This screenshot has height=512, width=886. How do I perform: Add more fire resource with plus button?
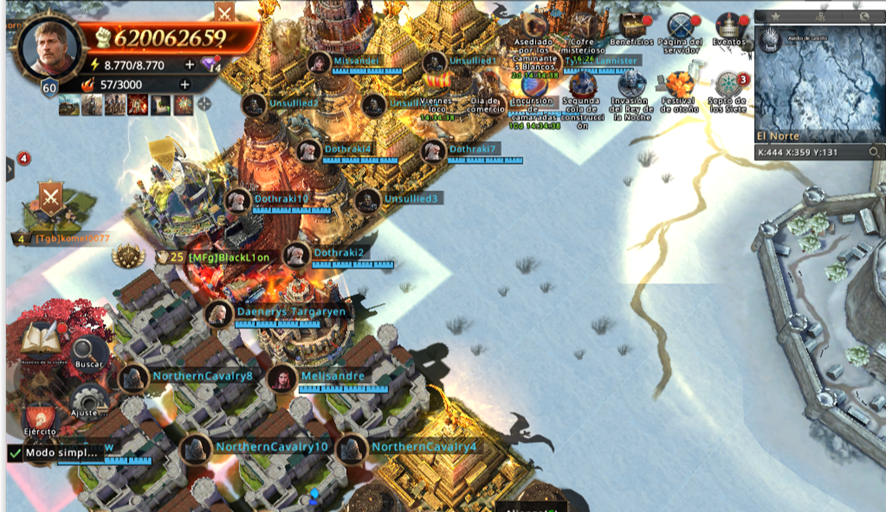[x=184, y=84]
